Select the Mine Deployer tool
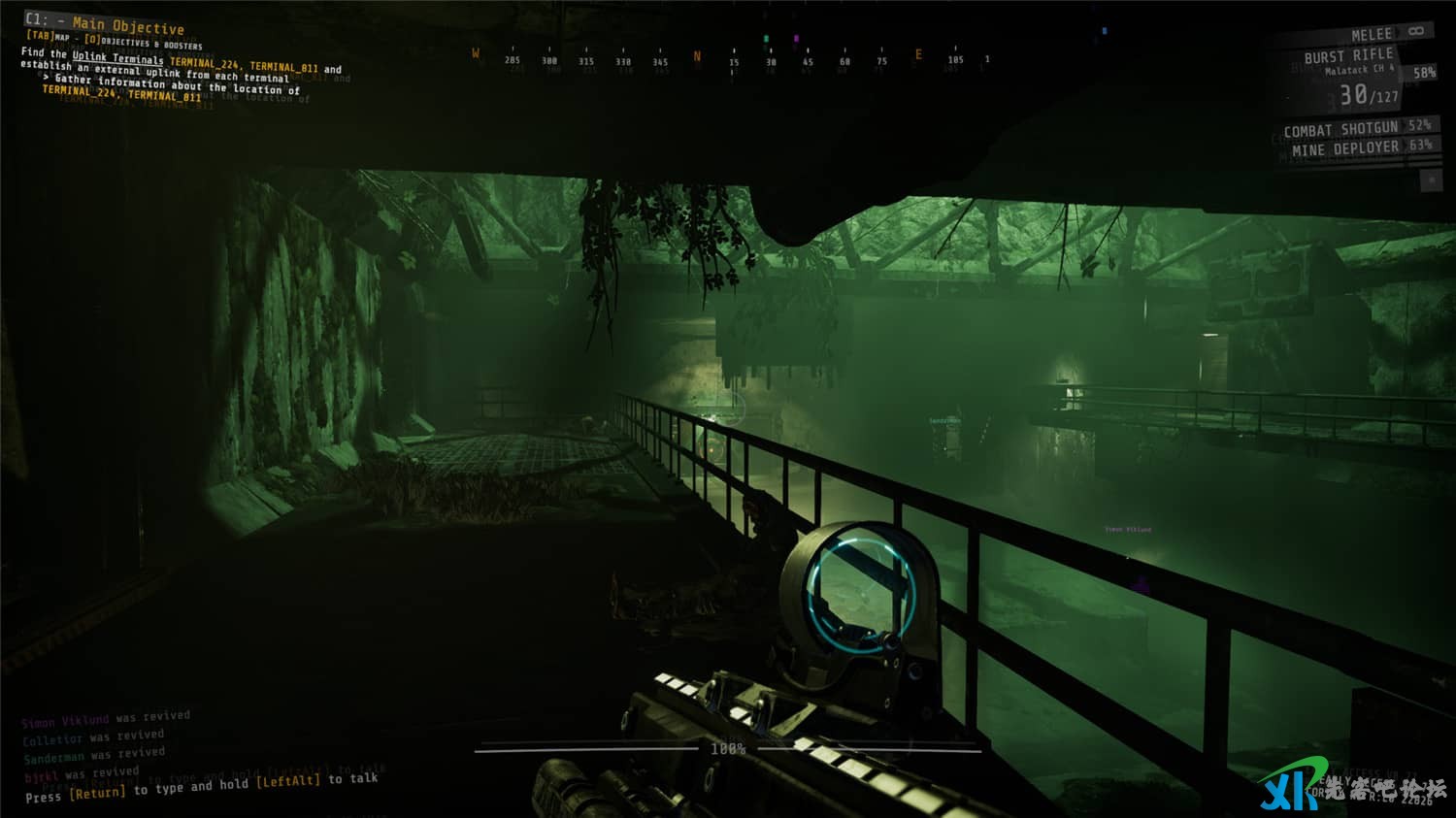1456x818 pixels. [x=1345, y=149]
